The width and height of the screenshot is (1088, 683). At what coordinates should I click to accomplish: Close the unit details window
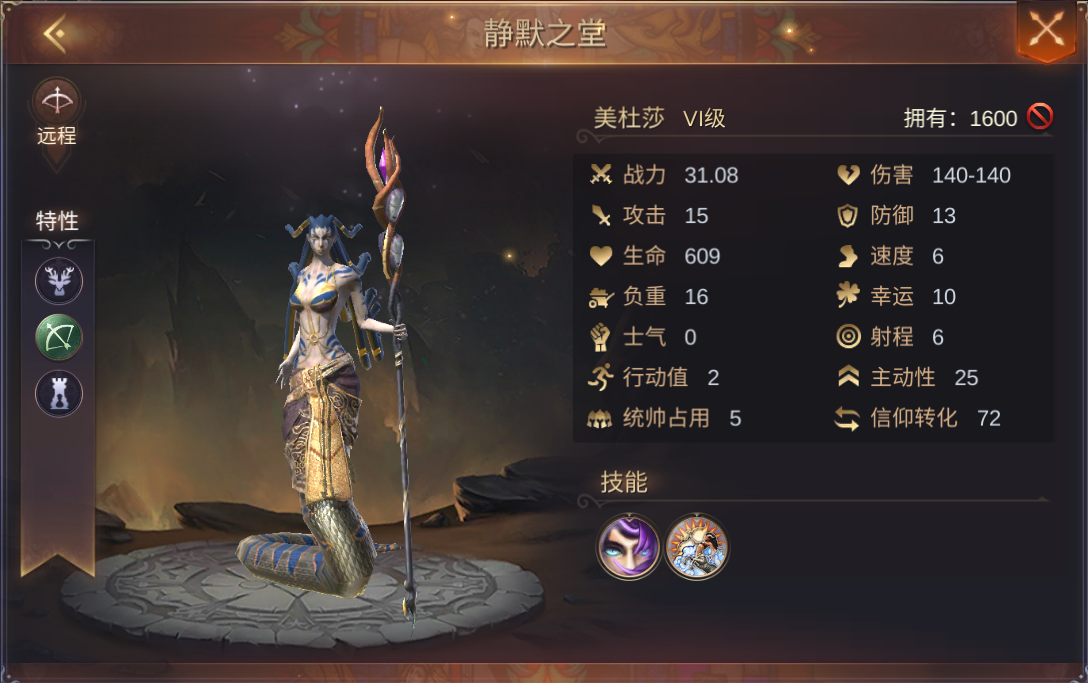[x=1045, y=29]
